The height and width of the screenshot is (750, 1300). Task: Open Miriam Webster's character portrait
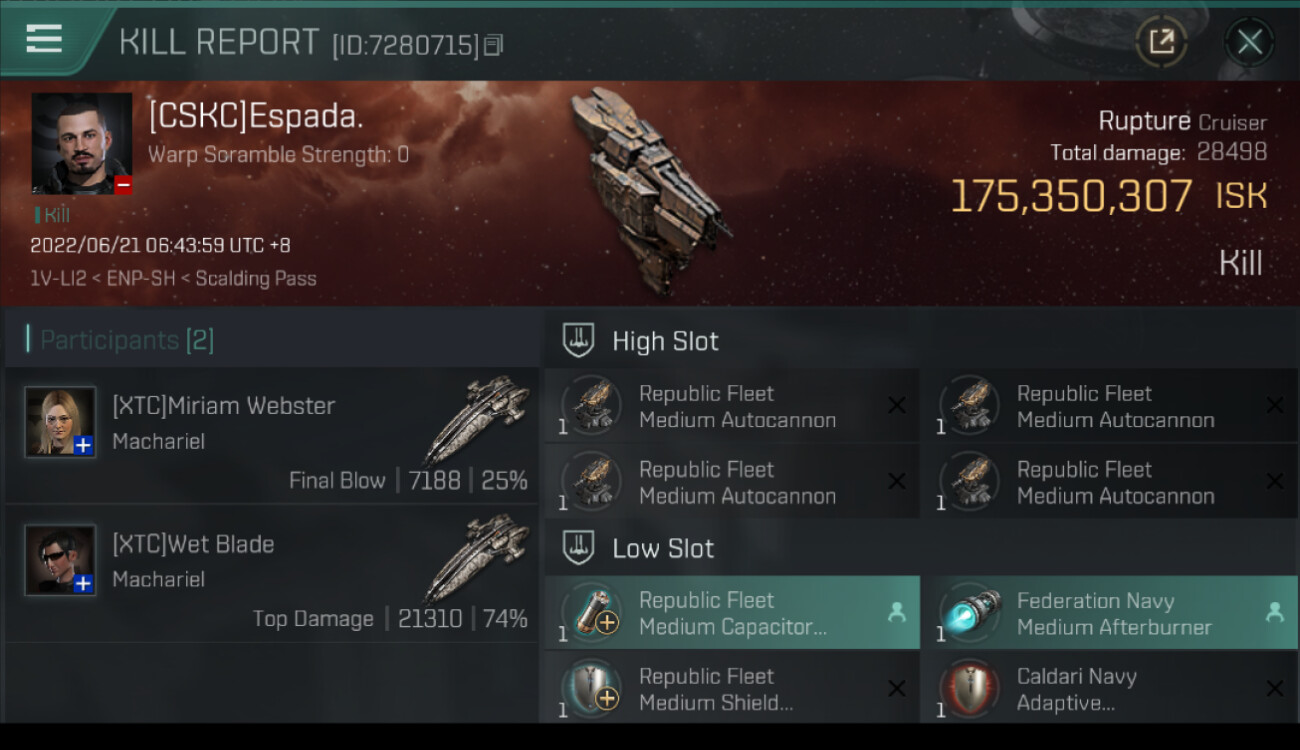tap(61, 422)
